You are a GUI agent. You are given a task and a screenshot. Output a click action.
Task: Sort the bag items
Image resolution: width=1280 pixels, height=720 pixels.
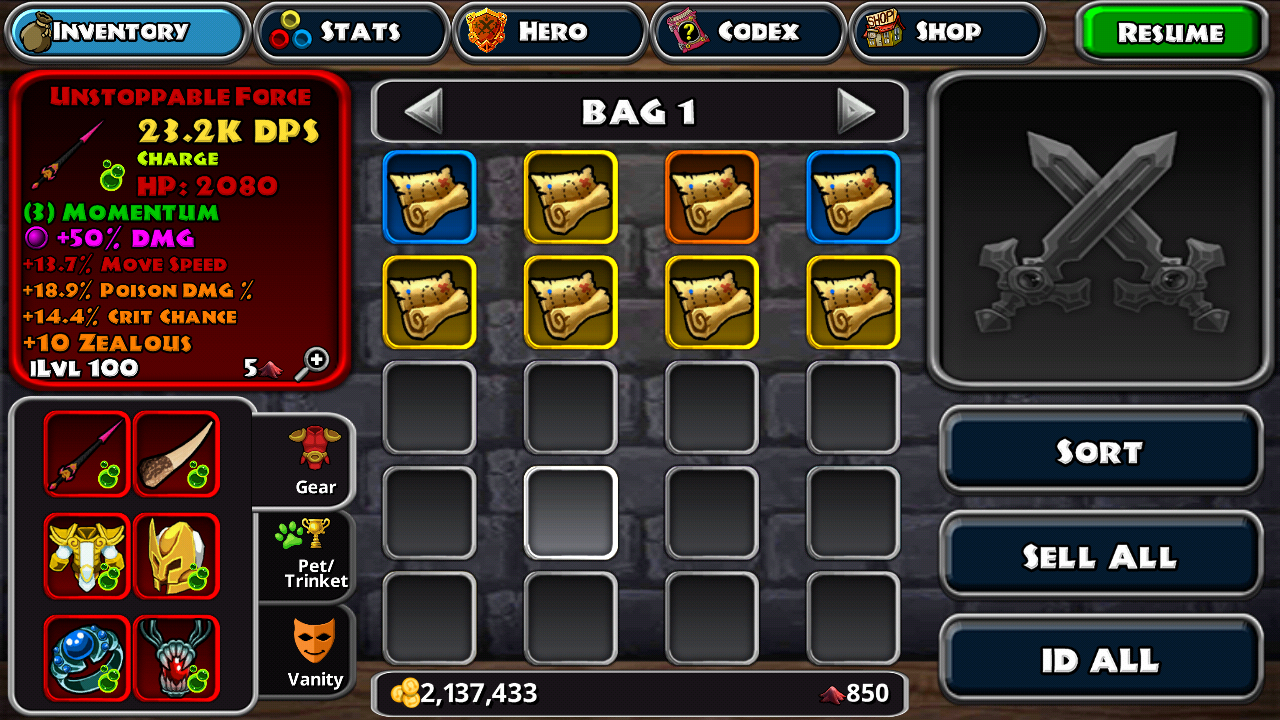pos(1100,452)
